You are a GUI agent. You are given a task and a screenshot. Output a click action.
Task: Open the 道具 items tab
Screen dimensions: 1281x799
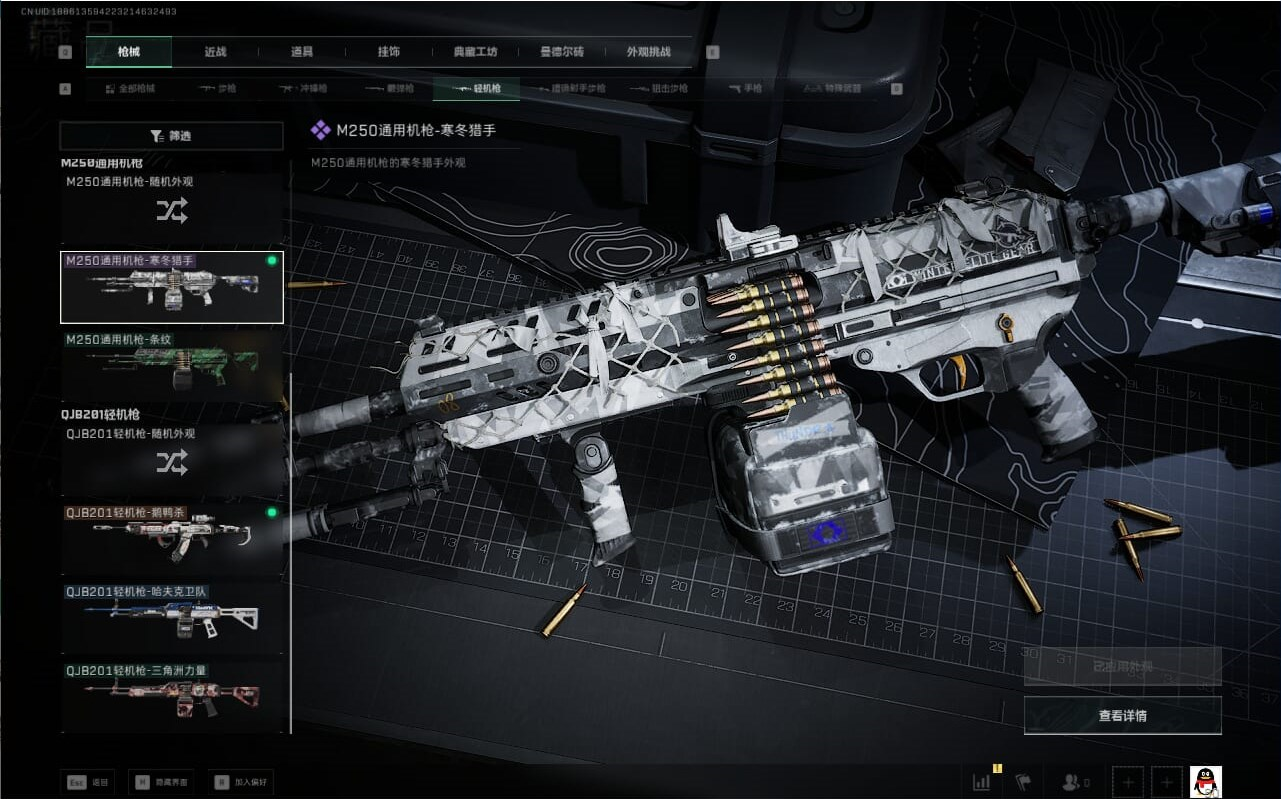point(301,52)
